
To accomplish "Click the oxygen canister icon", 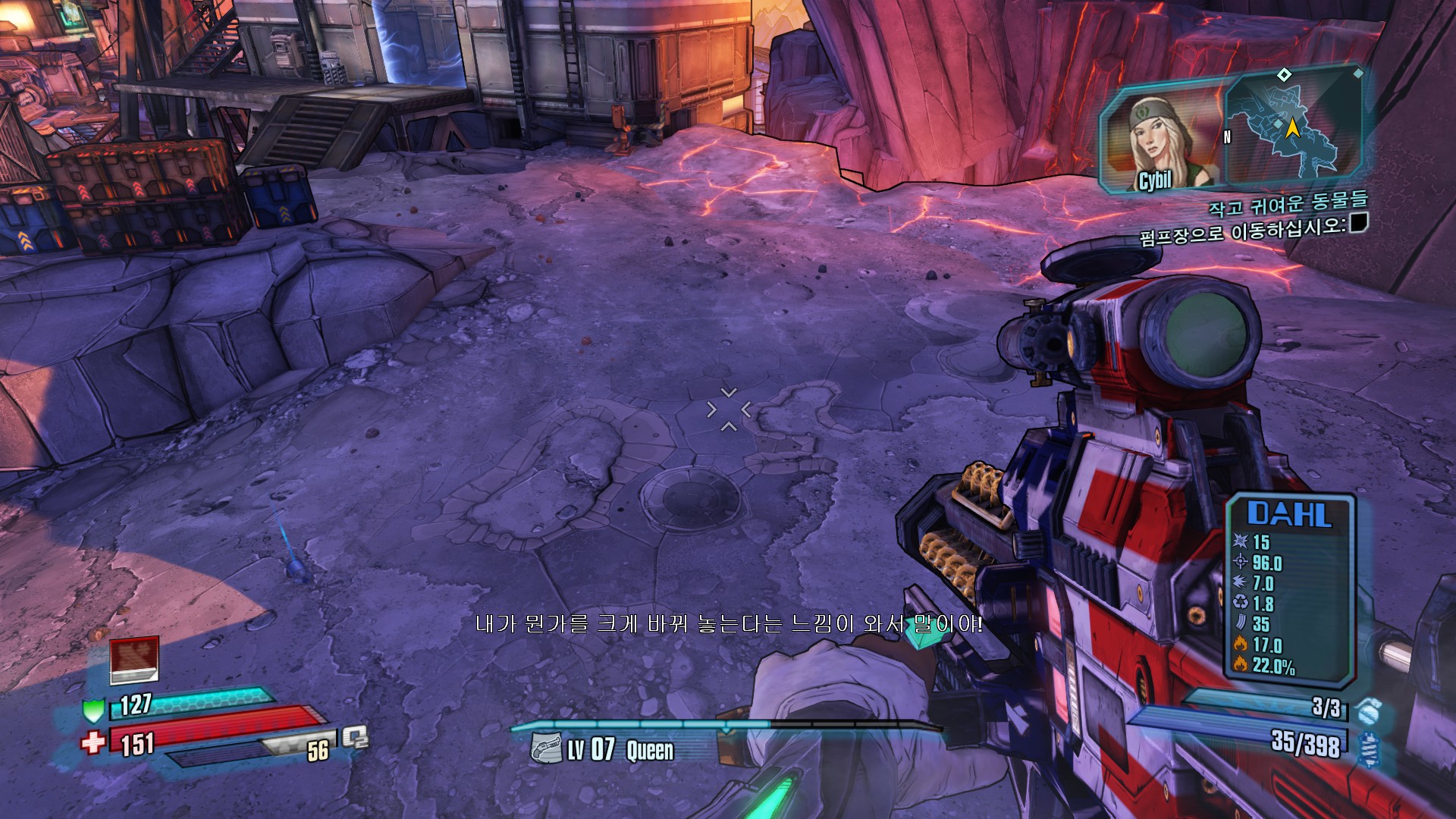I will 354,737.
